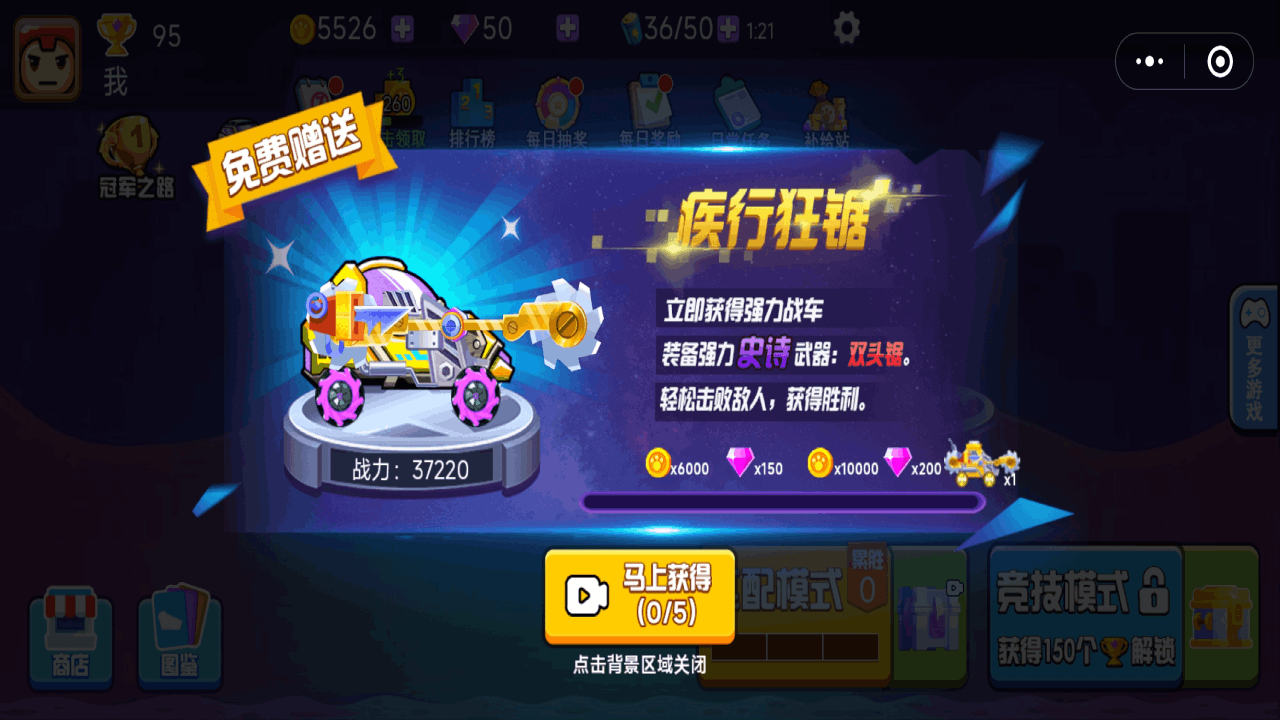This screenshot has height=720, width=1280.
Task: Open the mini-program menu with three dots
Action: click(1150, 60)
